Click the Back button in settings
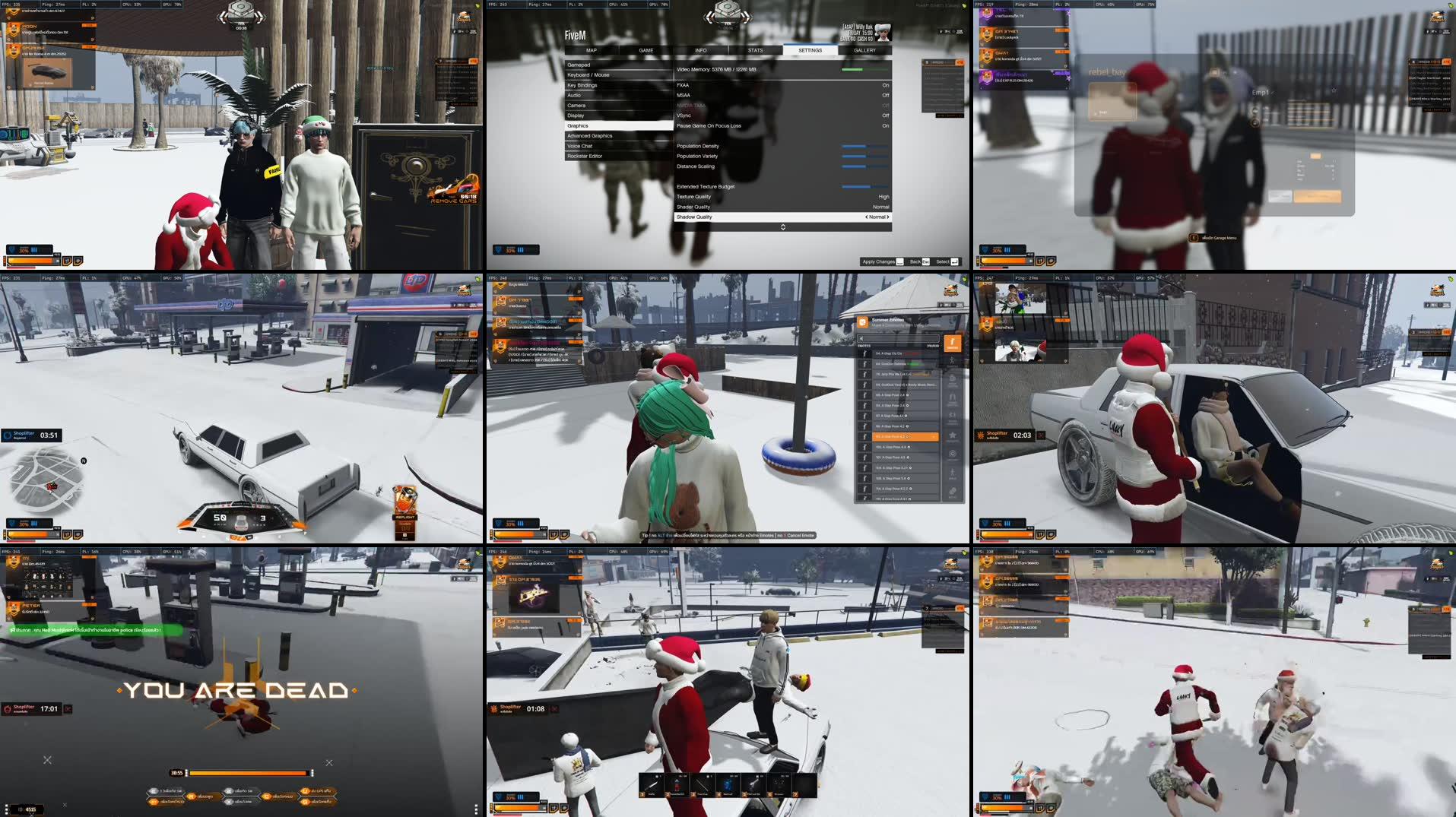The width and height of the screenshot is (1456, 817). (x=916, y=261)
